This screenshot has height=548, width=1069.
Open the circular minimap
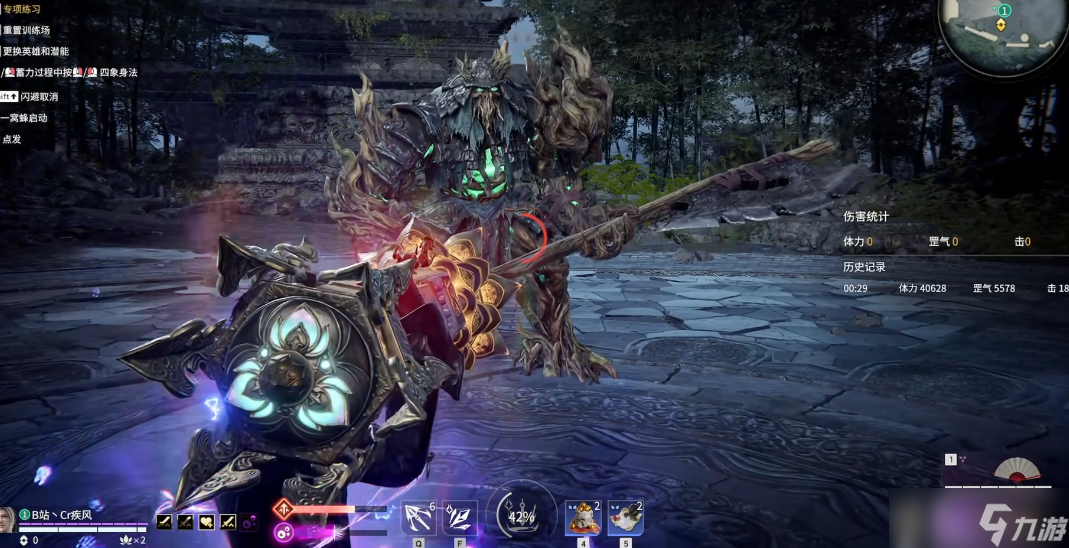pyautogui.click(x=1003, y=36)
